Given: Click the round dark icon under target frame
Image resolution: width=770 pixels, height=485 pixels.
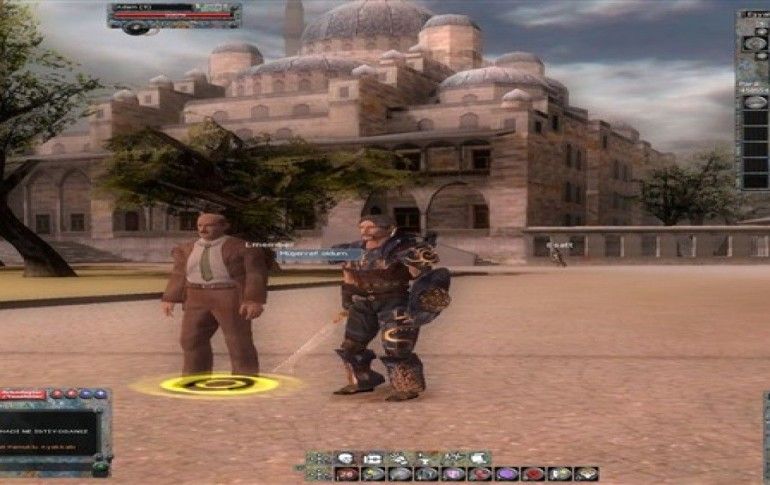Looking at the screenshot, I should 137,28.
